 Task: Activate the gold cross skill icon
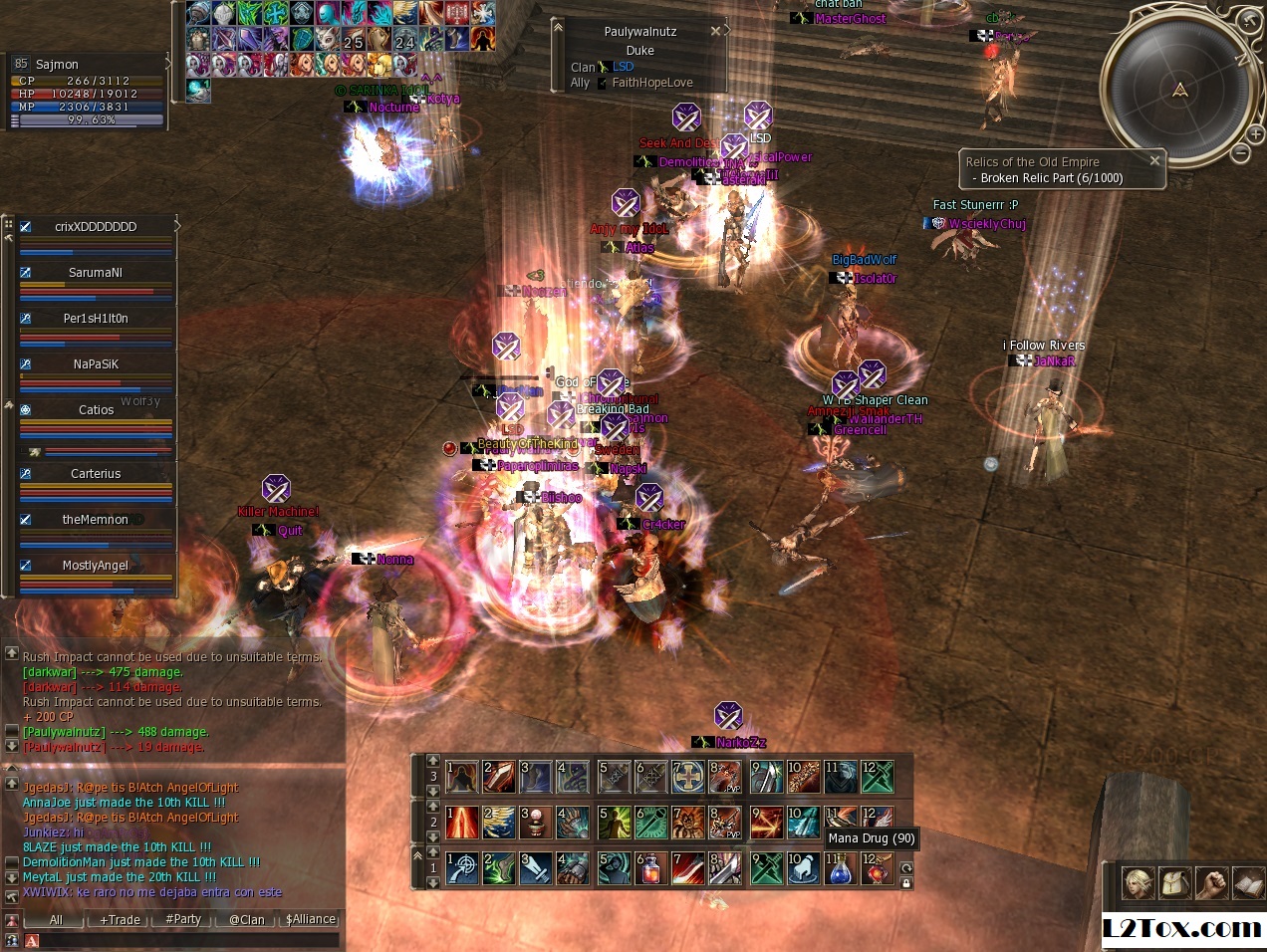click(687, 777)
